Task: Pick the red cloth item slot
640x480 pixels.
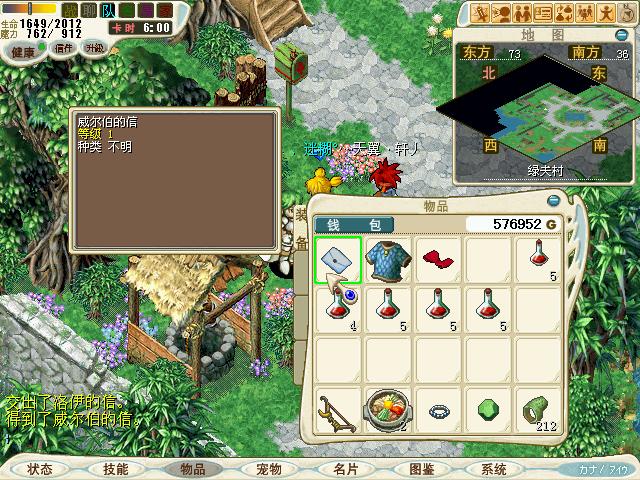Action: pos(437,261)
